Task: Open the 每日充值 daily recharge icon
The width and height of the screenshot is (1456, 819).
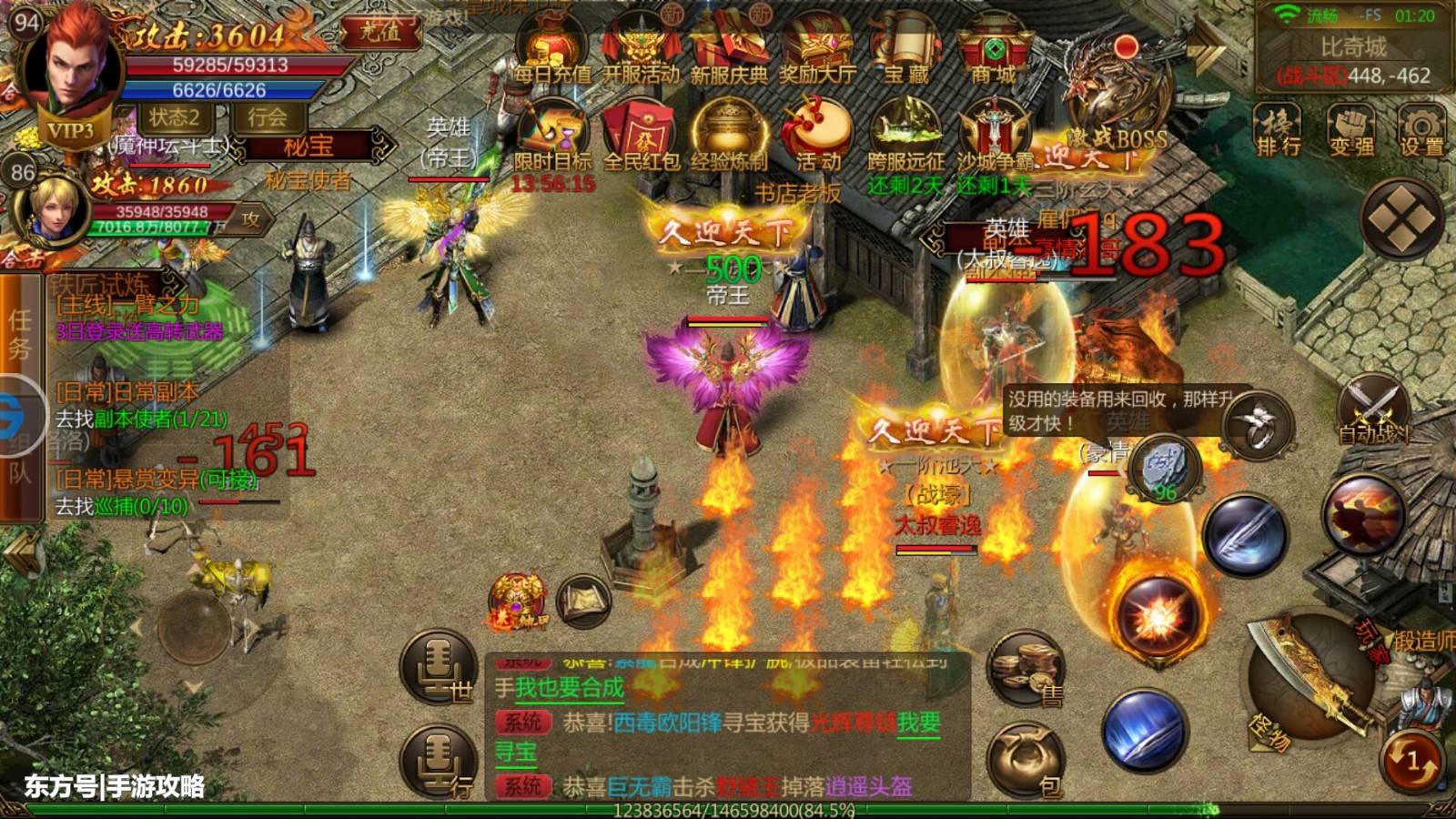Action: click(551, 50)
